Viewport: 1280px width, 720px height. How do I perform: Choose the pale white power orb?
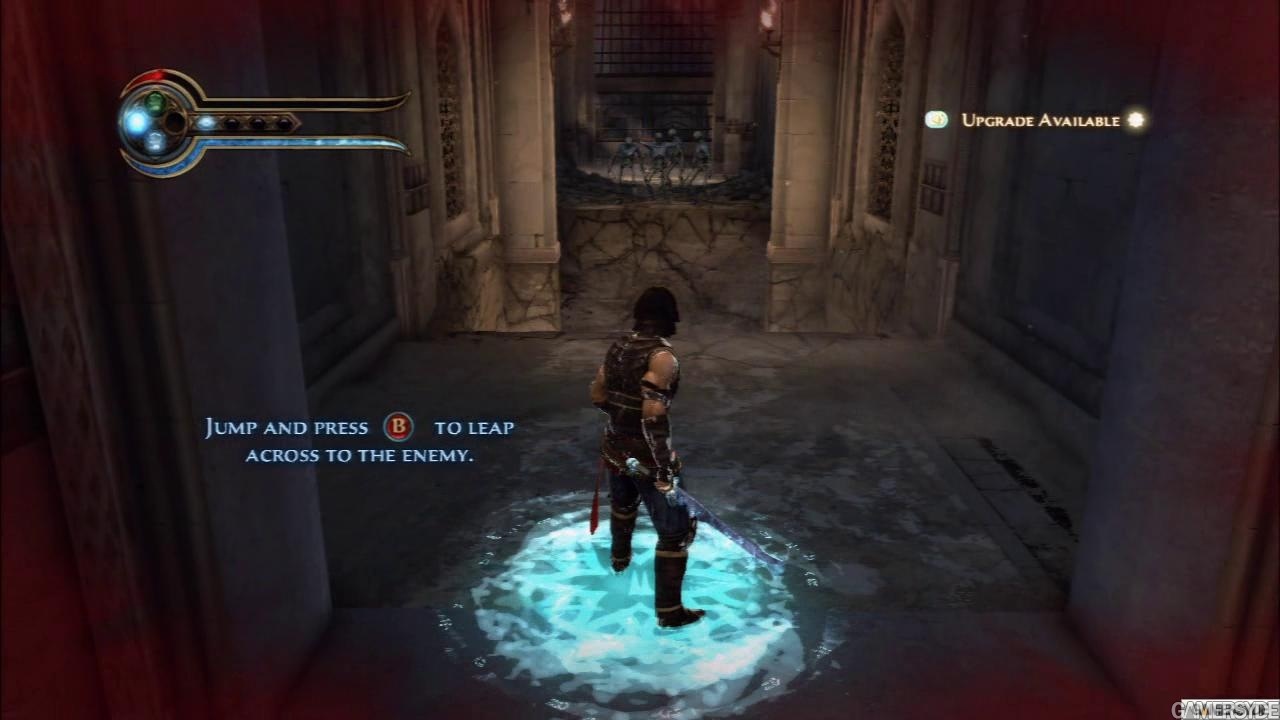pyautogui.click(x=155, y=143)
